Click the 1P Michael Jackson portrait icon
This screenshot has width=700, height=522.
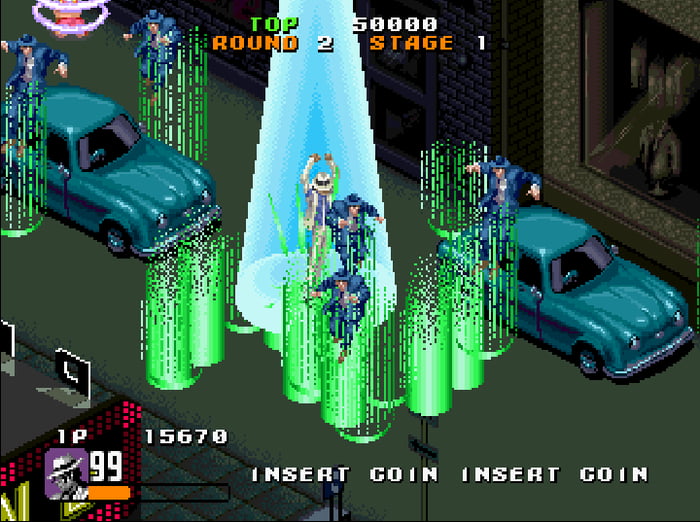pos(65,471)
